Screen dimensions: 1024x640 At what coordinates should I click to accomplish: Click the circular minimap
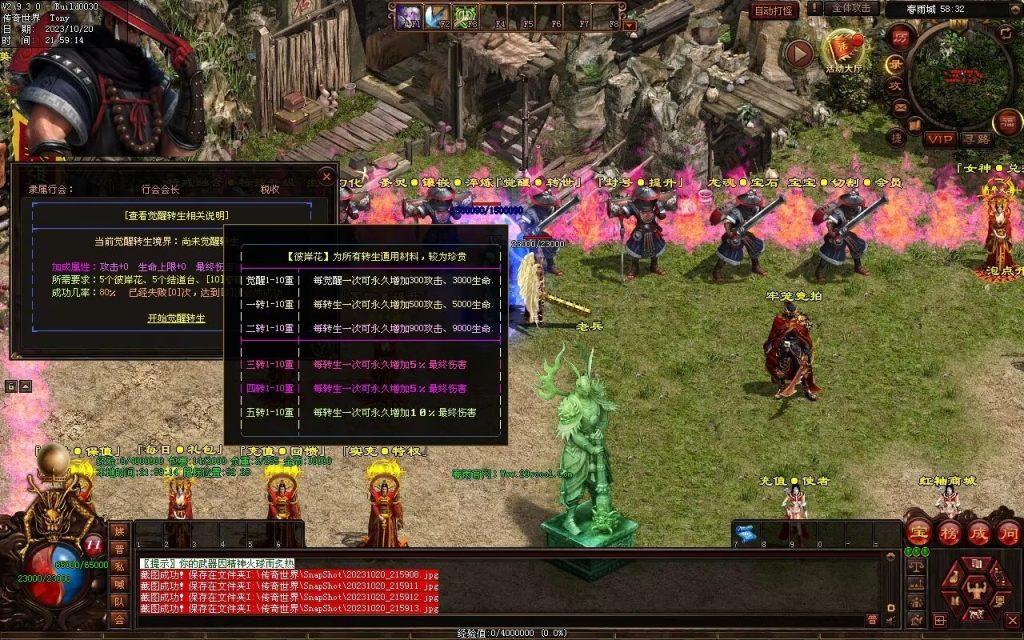click(x=958, y=75)
